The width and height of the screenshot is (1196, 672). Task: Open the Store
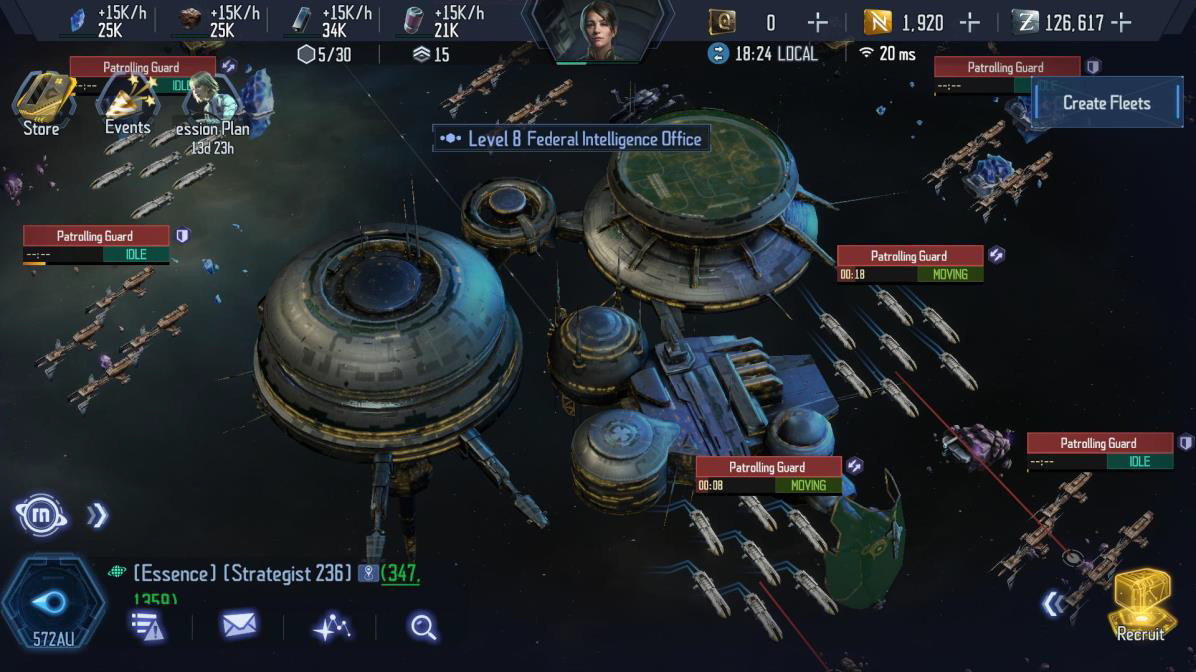(41, 103)
